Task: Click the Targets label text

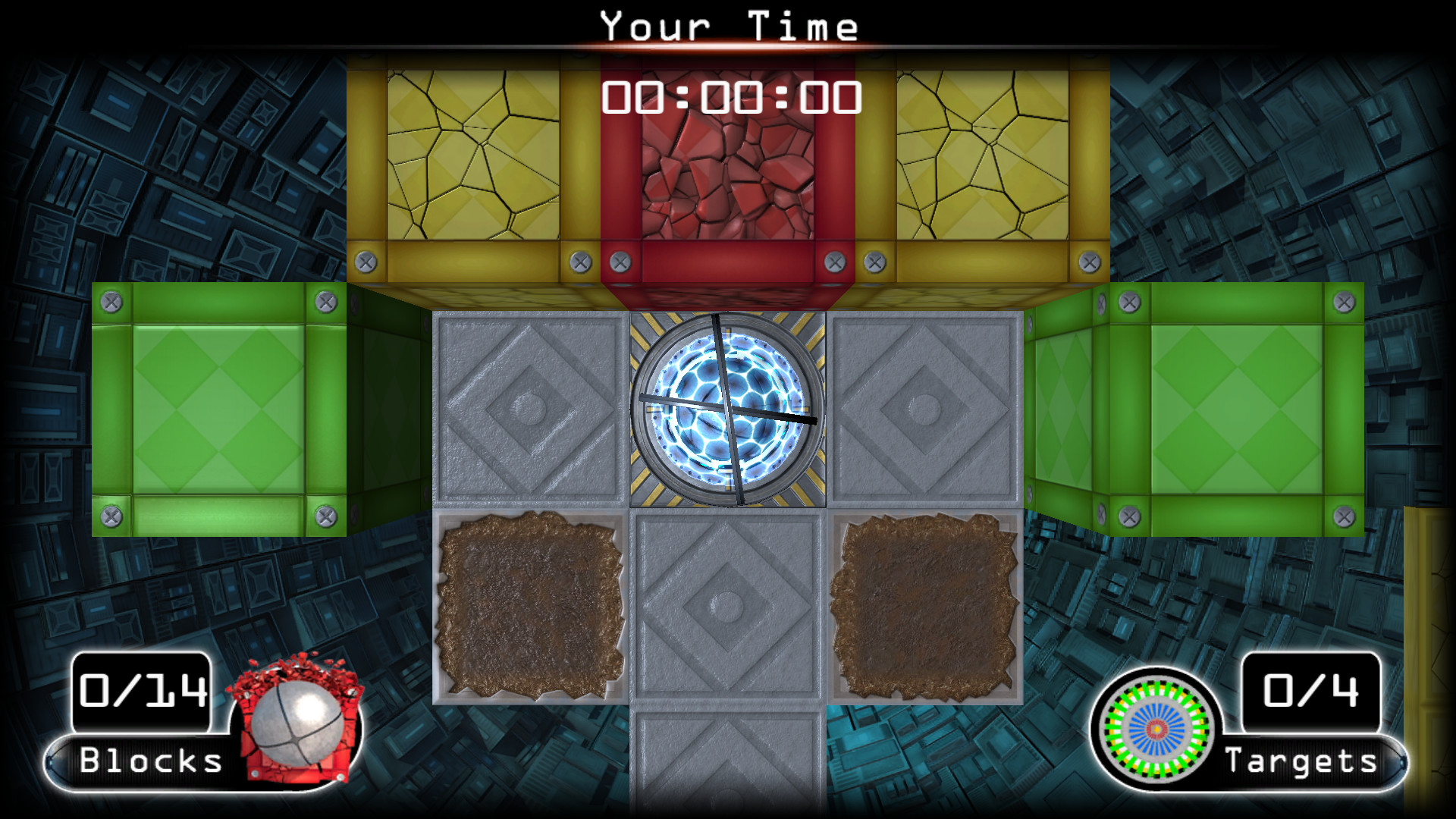Action: tap(1302, 761)
